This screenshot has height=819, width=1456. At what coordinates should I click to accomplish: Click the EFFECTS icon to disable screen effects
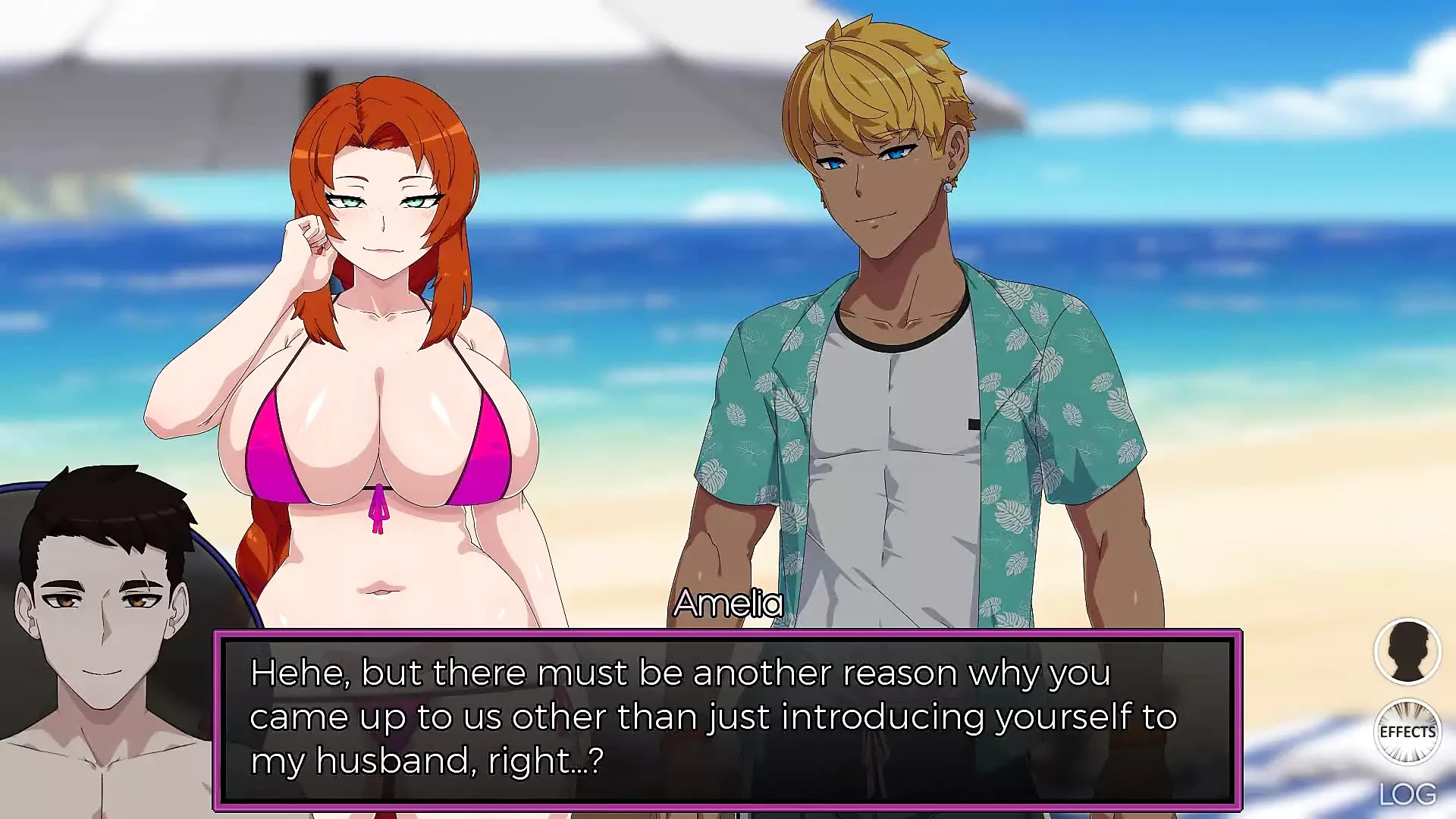coord(1407,730)
